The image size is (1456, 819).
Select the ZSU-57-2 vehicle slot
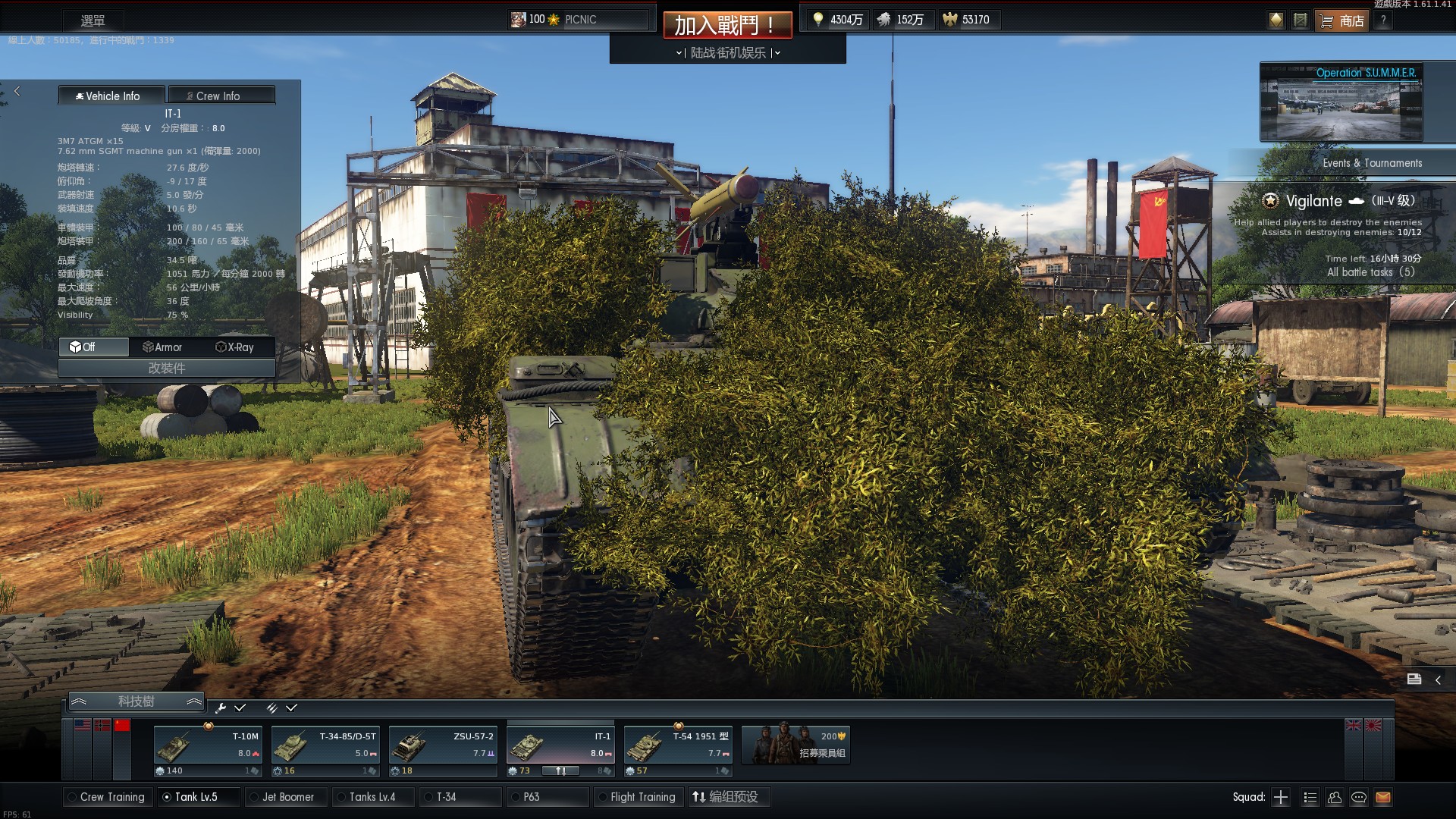443,751
